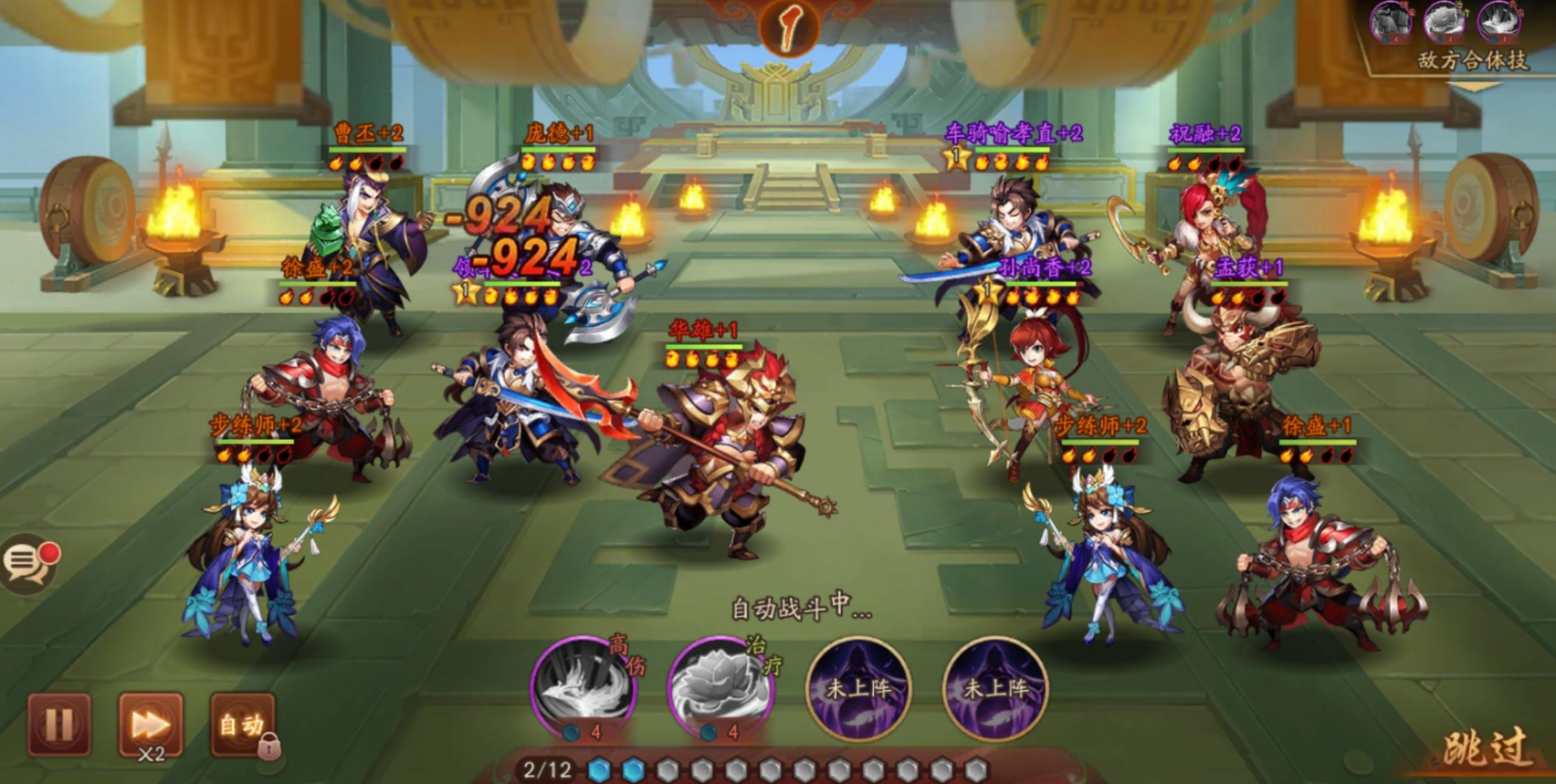Toggle the X2 battle speed button
This screenshot has height=784, width=1556.
pyautogui.click(x=151, y=725)
